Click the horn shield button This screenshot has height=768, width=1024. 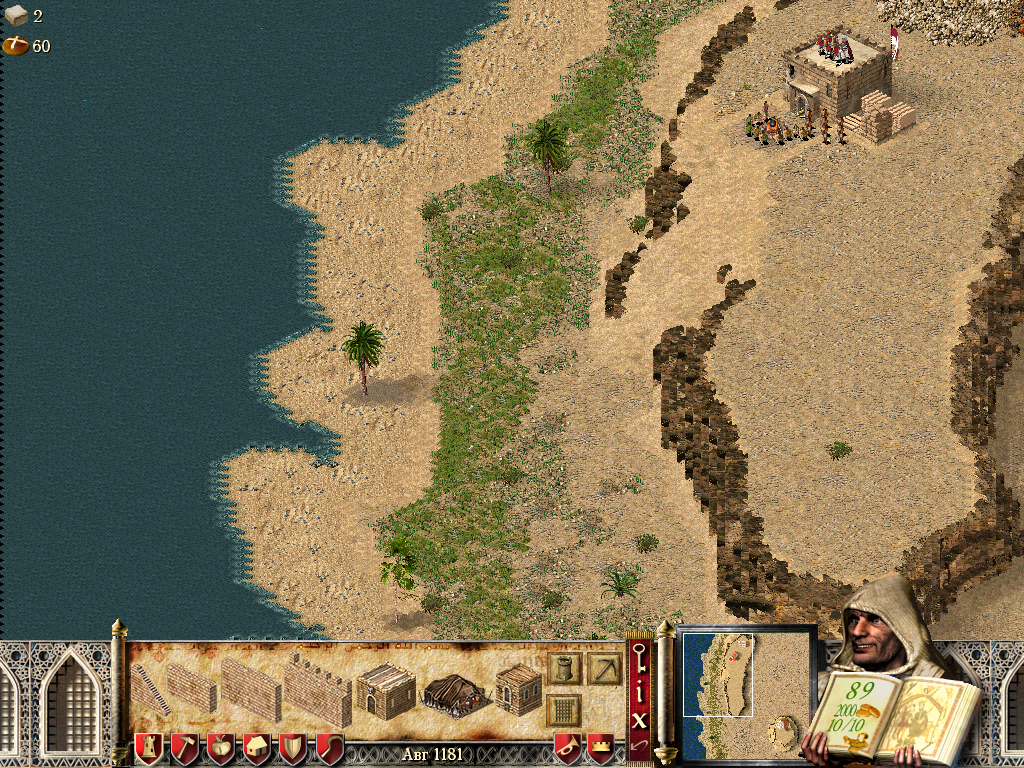coord(568,748)
